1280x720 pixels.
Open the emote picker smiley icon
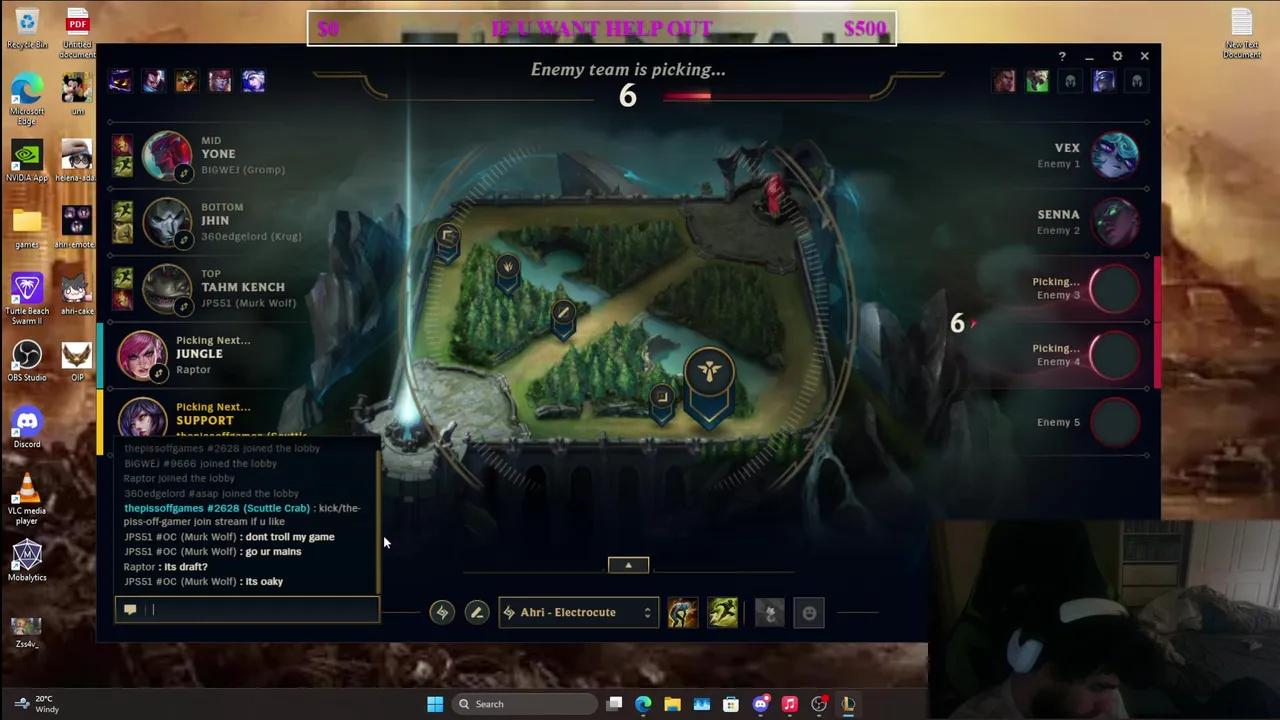[809, 612]
